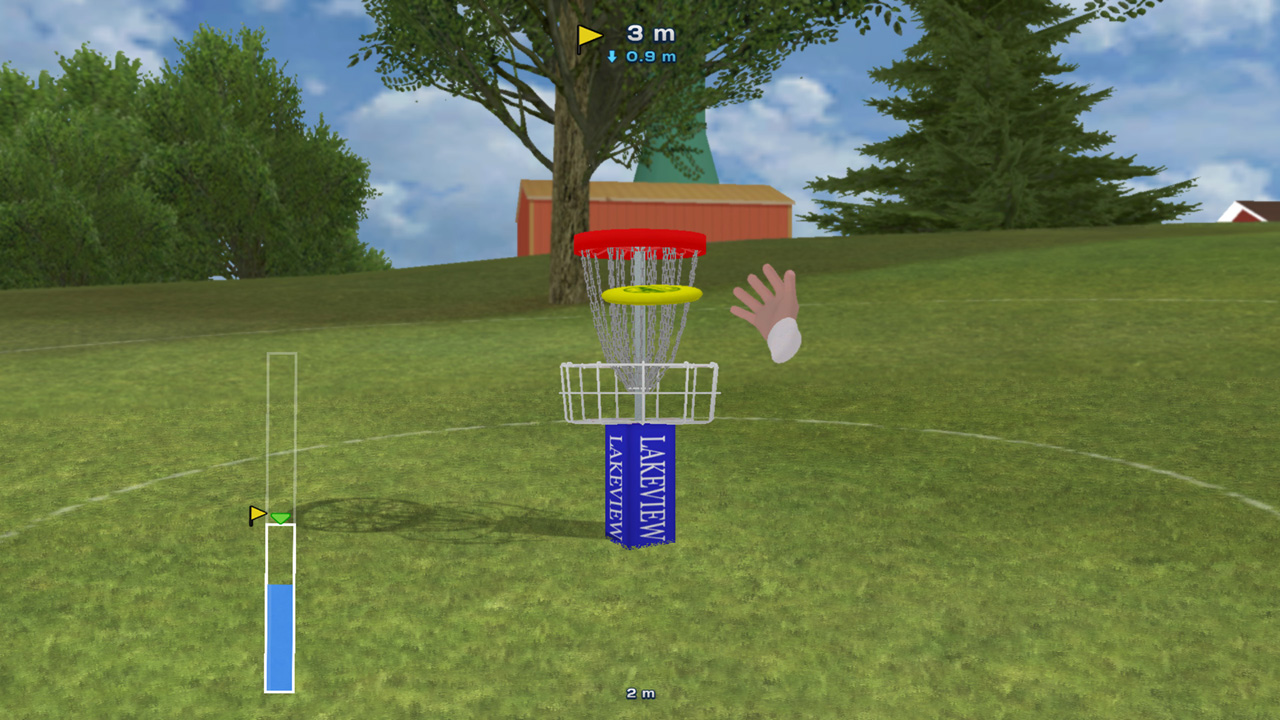
Task: Click the down-arrow next to 0.9 m reading
Action: (x=612, y=57)
